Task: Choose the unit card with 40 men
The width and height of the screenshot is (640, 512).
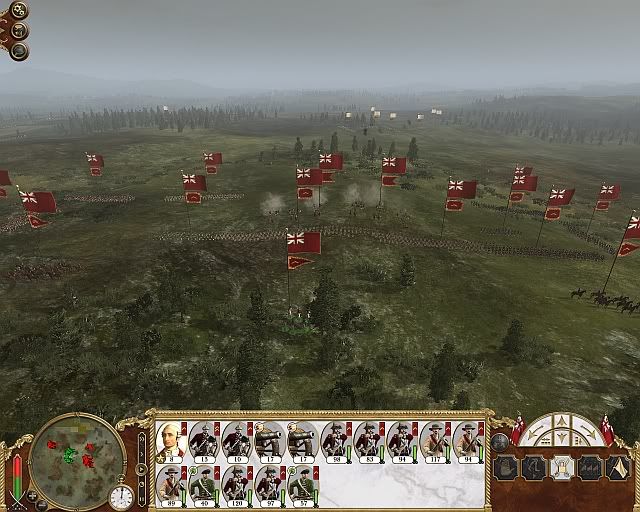Action: click(x=204, y=486)
